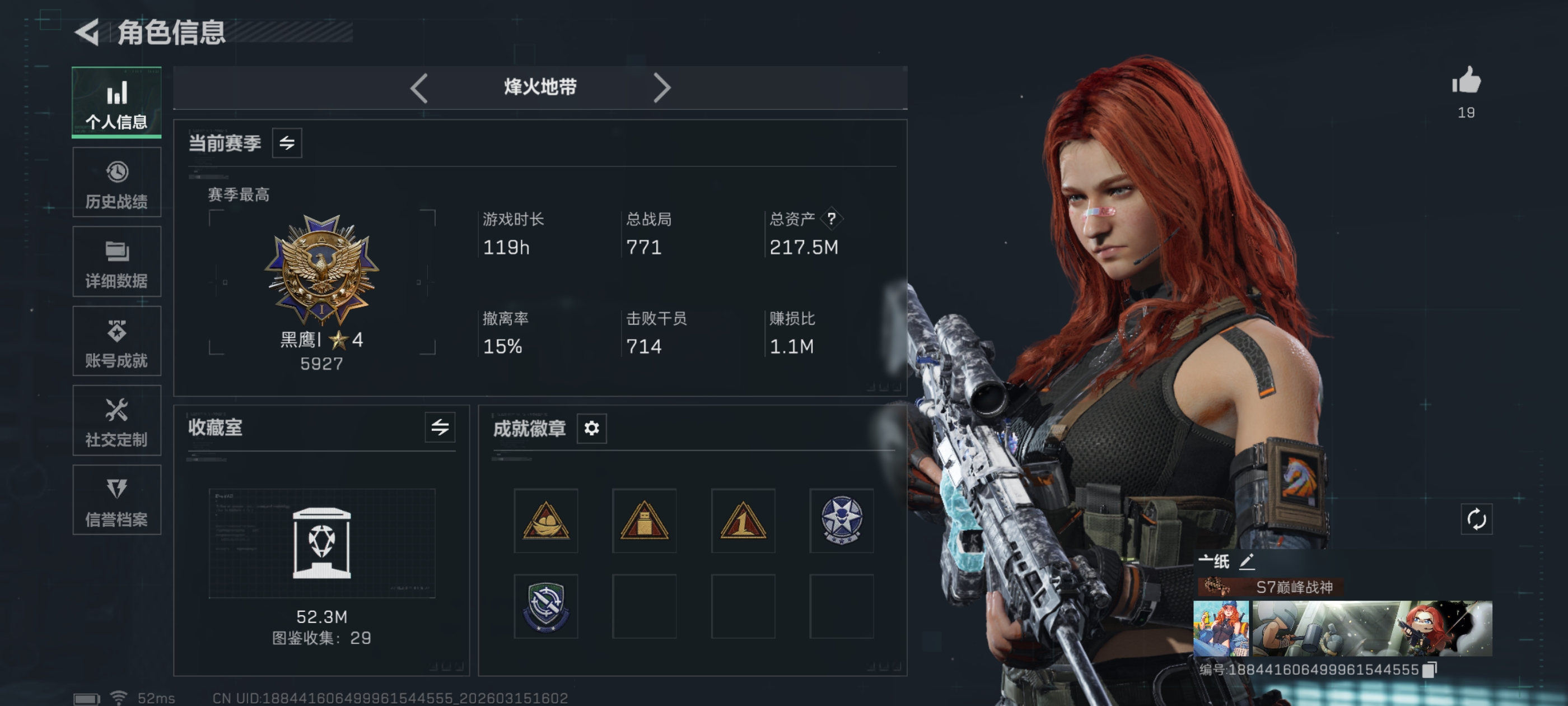1568x706 pixels.
Task: Switch to next game mode arrow
Action: click(662, 88)
